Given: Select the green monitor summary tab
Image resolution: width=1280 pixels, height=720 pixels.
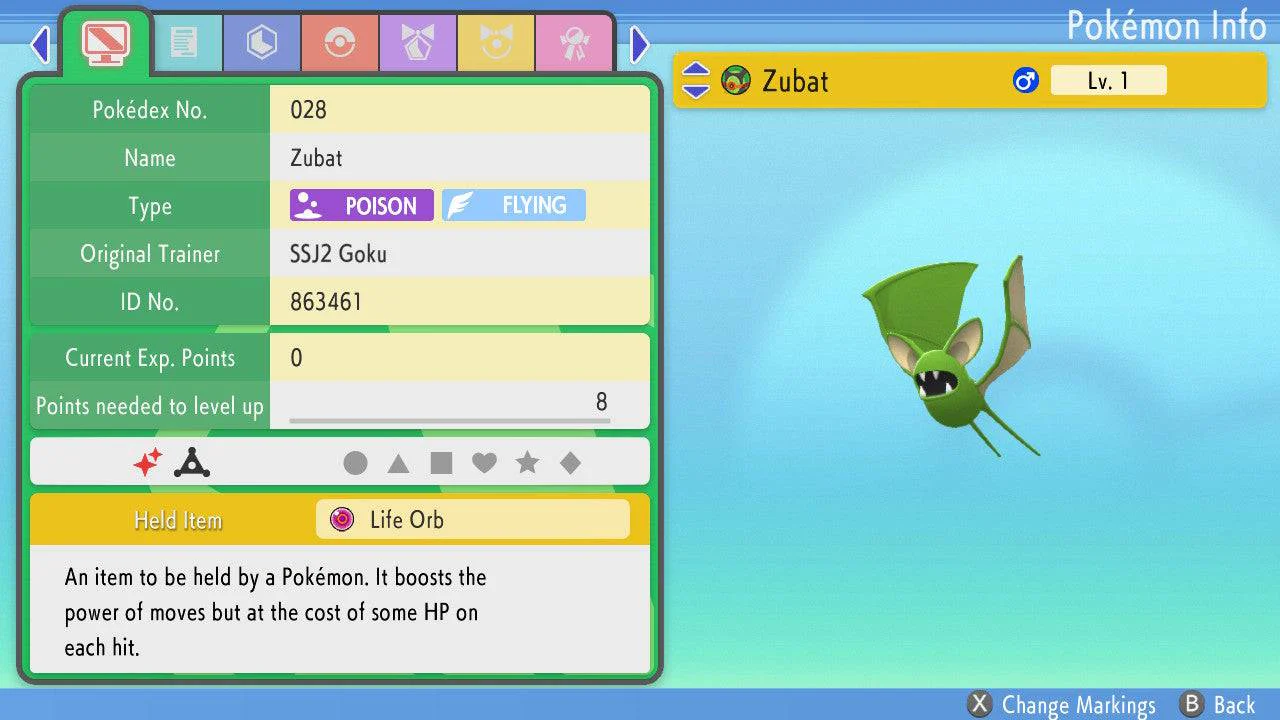Looking at the screenshot, I should 105,40.
